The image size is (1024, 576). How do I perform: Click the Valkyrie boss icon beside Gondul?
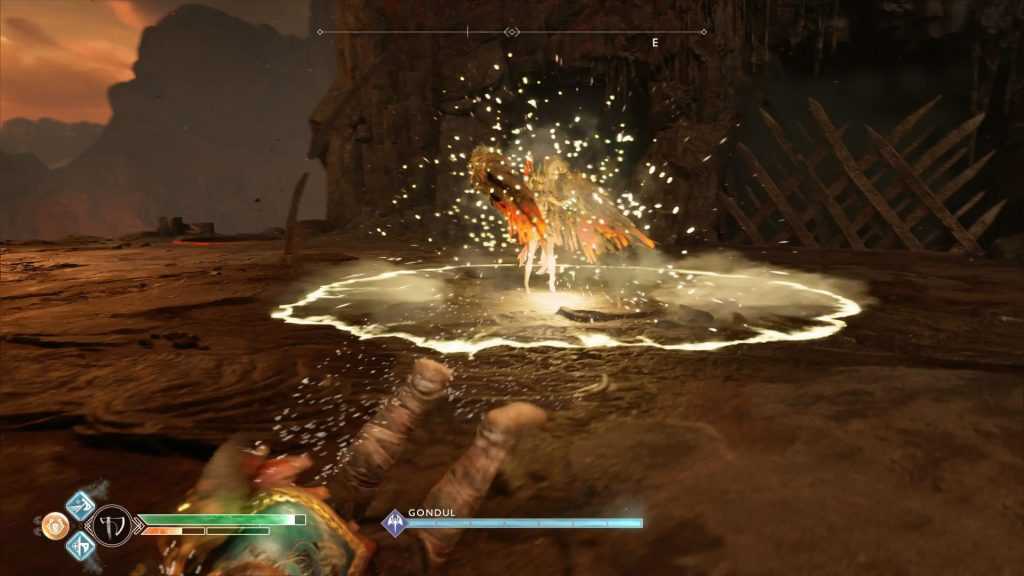(x=395, y=523)
